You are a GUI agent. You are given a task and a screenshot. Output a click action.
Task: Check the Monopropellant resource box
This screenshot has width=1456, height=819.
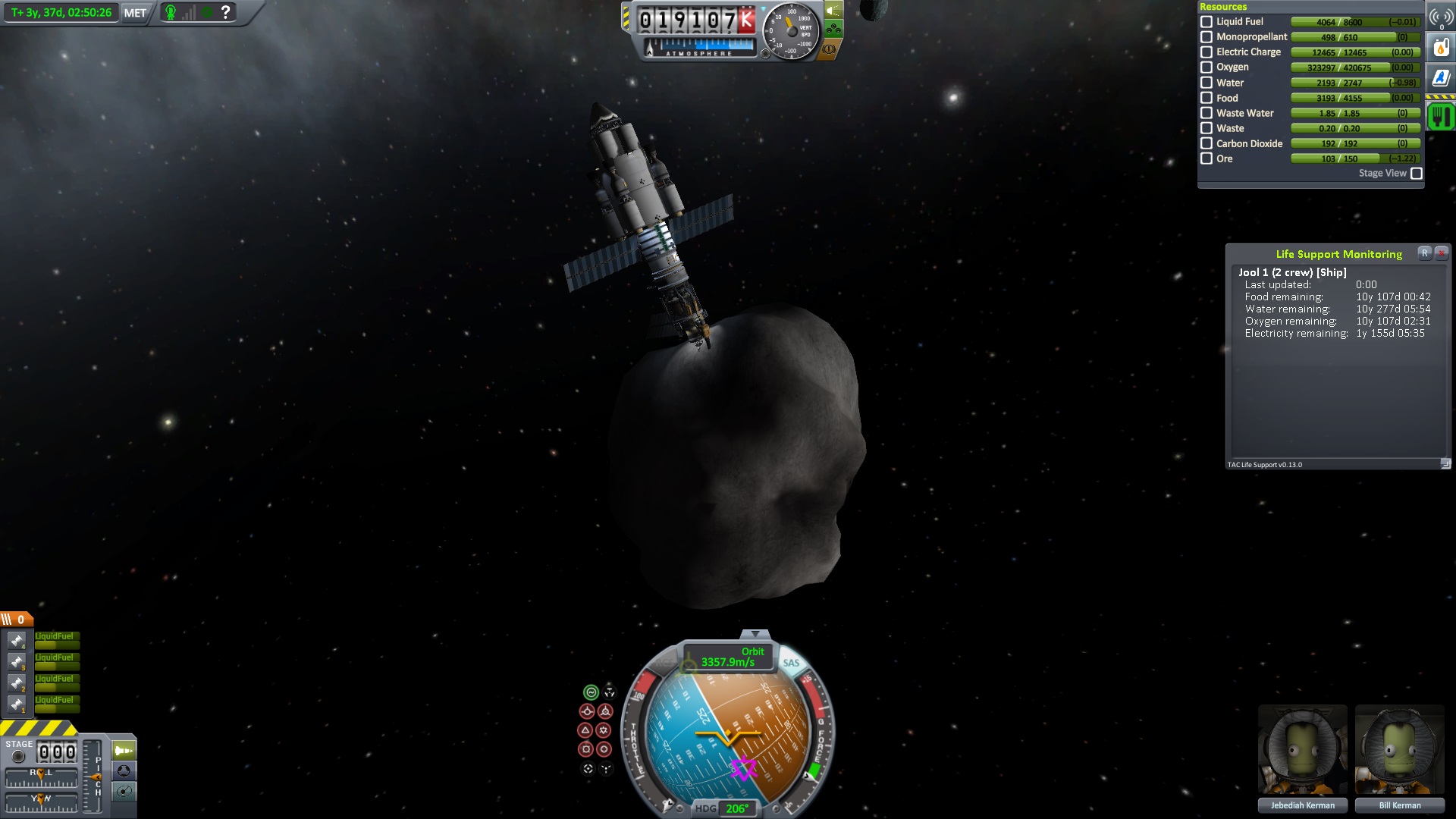pos(1207,37)
